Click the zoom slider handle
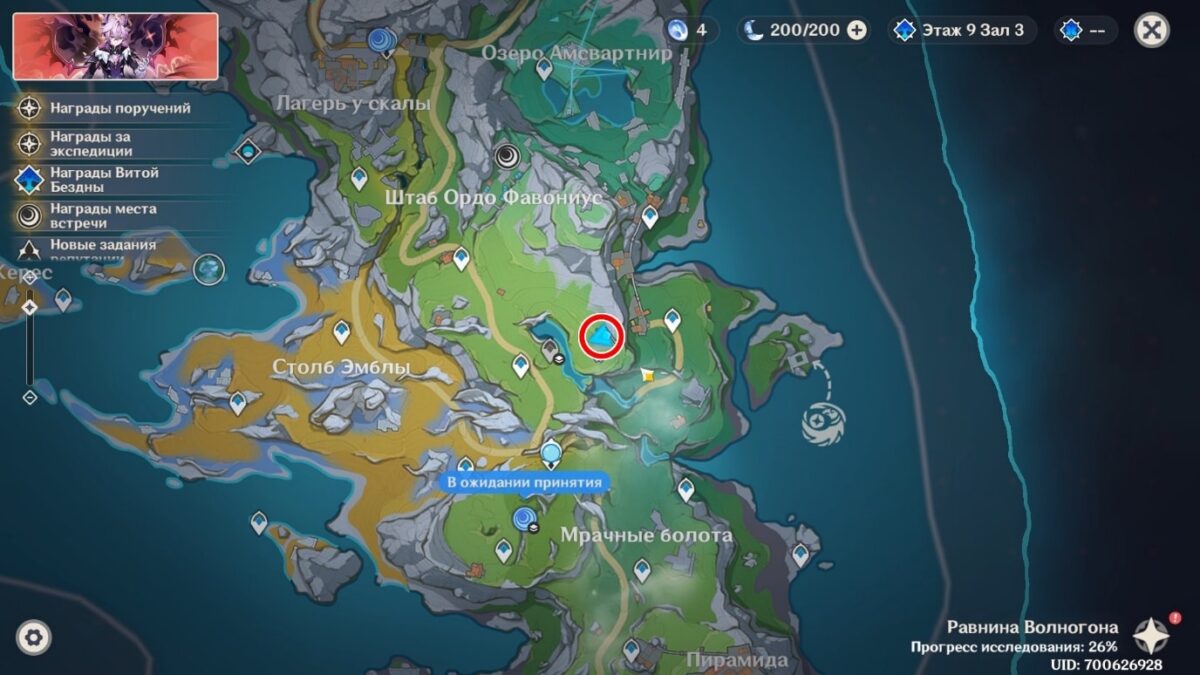Viewport: 1200px width, 675px height. (30, 308)
